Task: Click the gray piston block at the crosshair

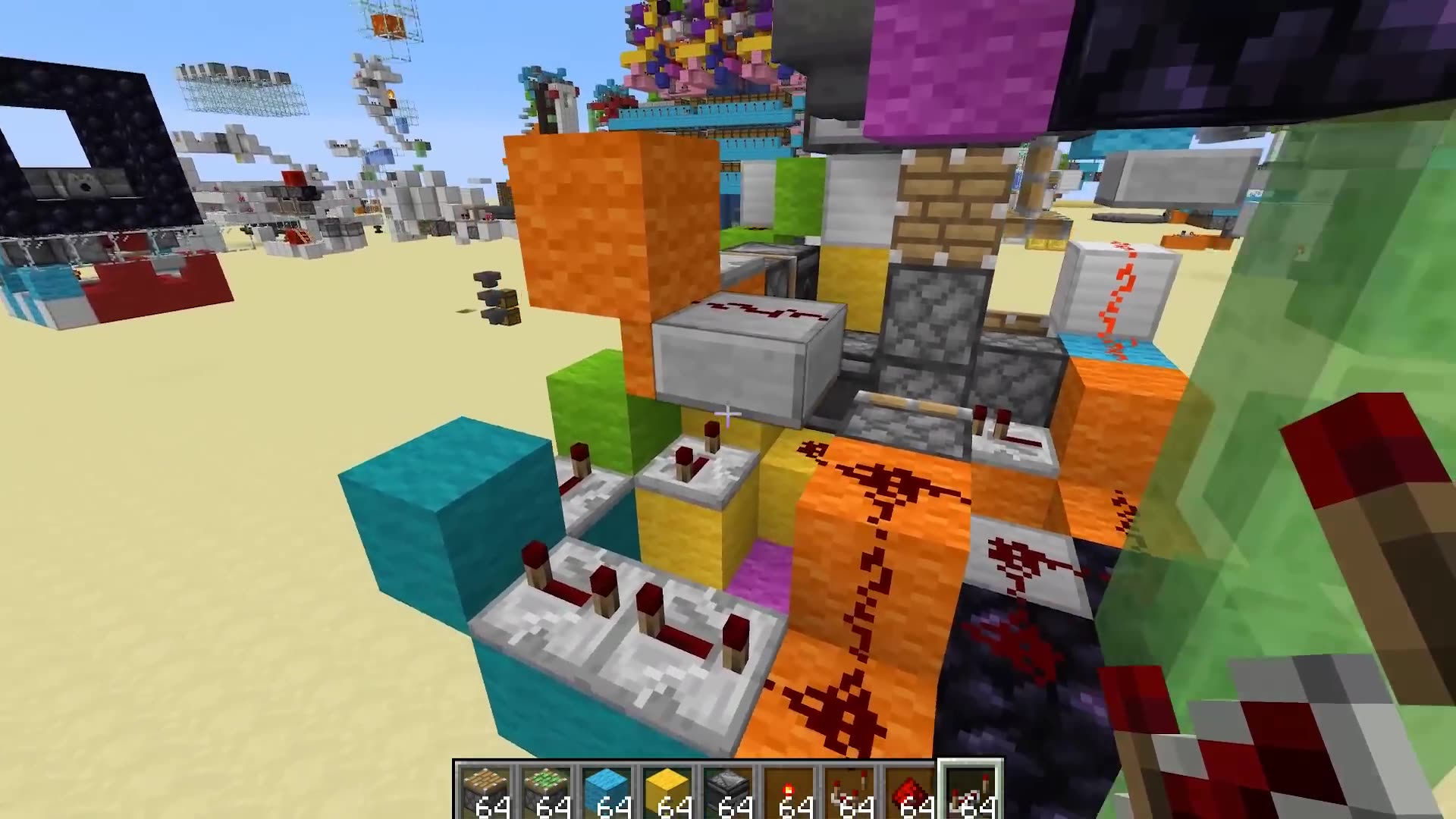Action: 743,356
